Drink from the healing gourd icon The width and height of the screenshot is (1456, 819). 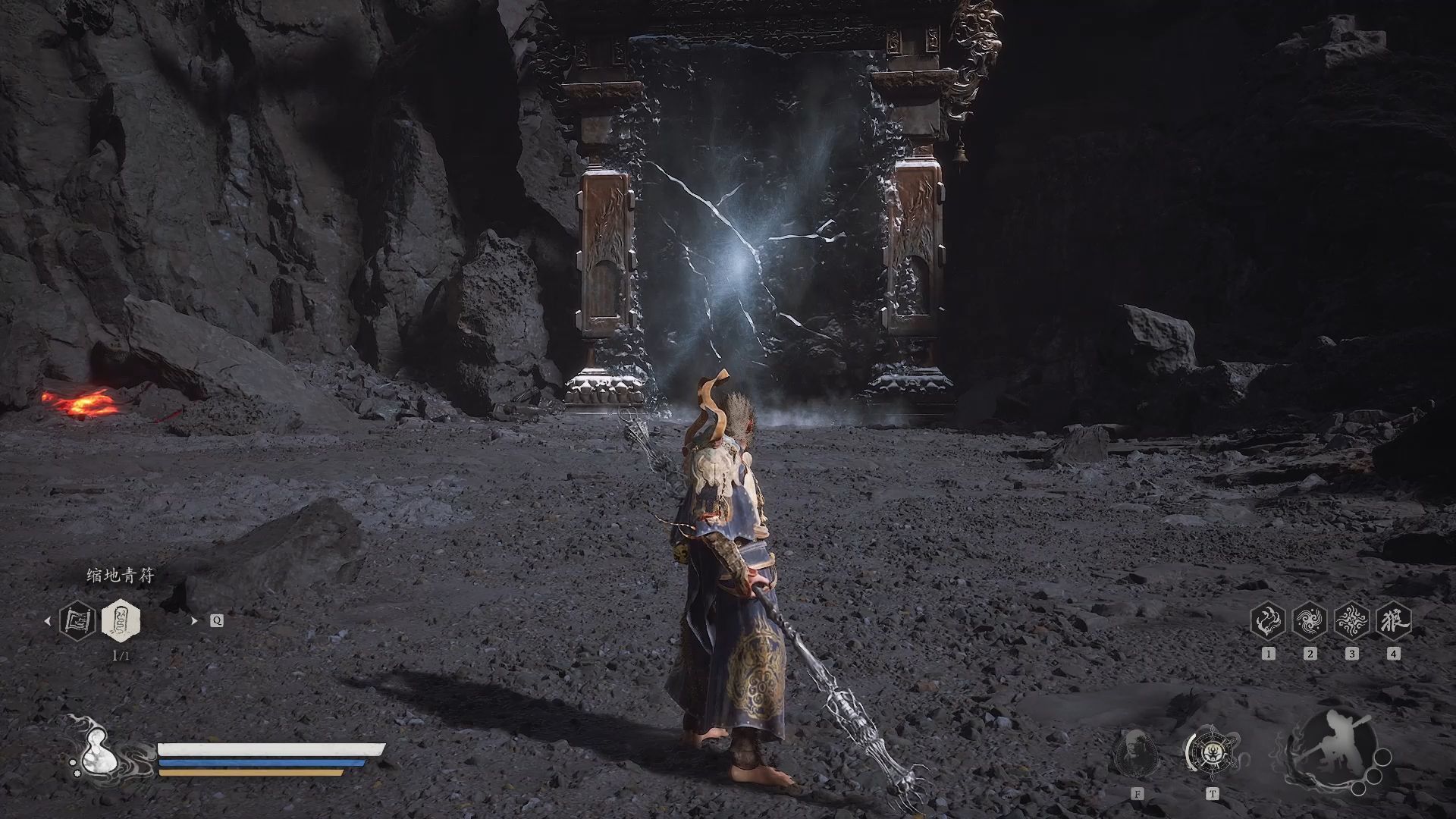(x=97, y=754)
